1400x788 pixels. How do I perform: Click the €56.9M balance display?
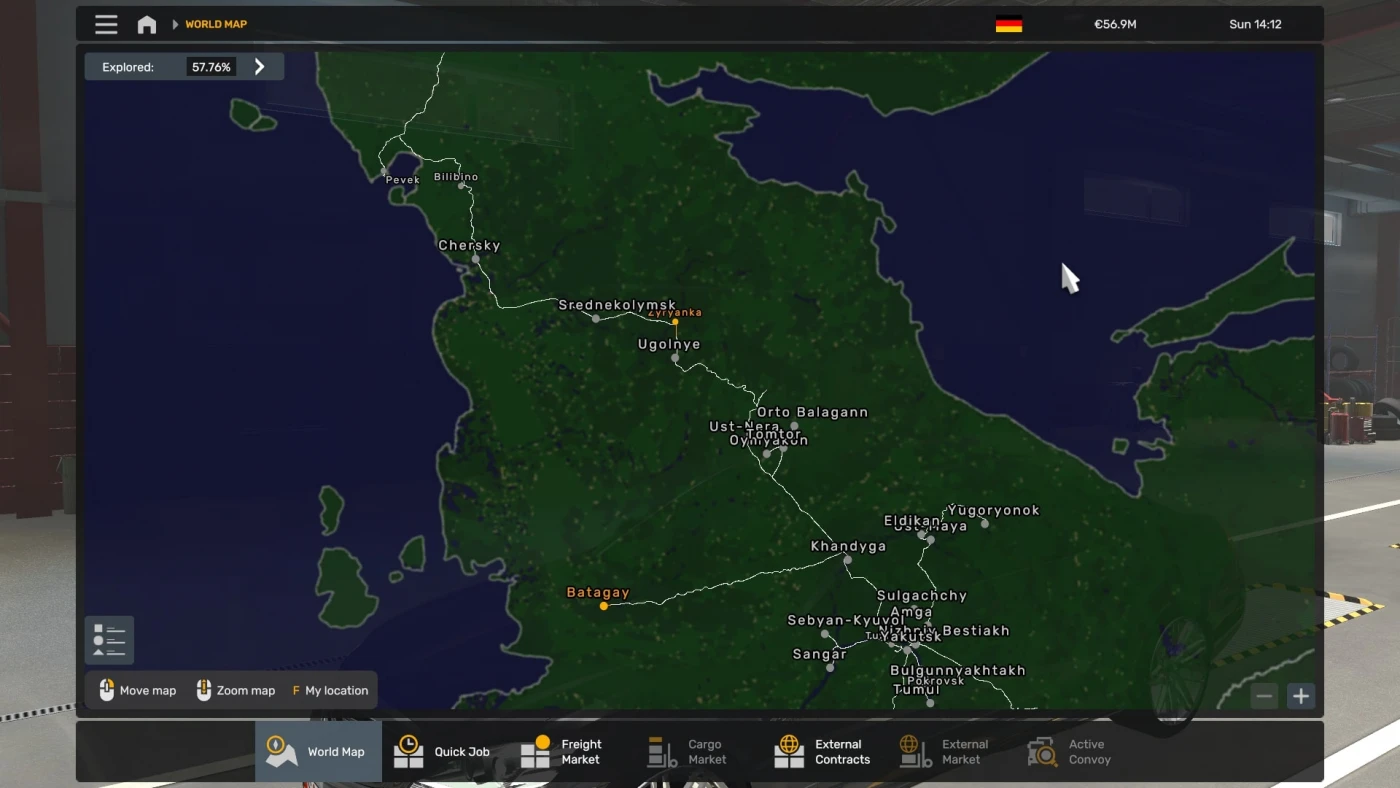(1114, 24)
